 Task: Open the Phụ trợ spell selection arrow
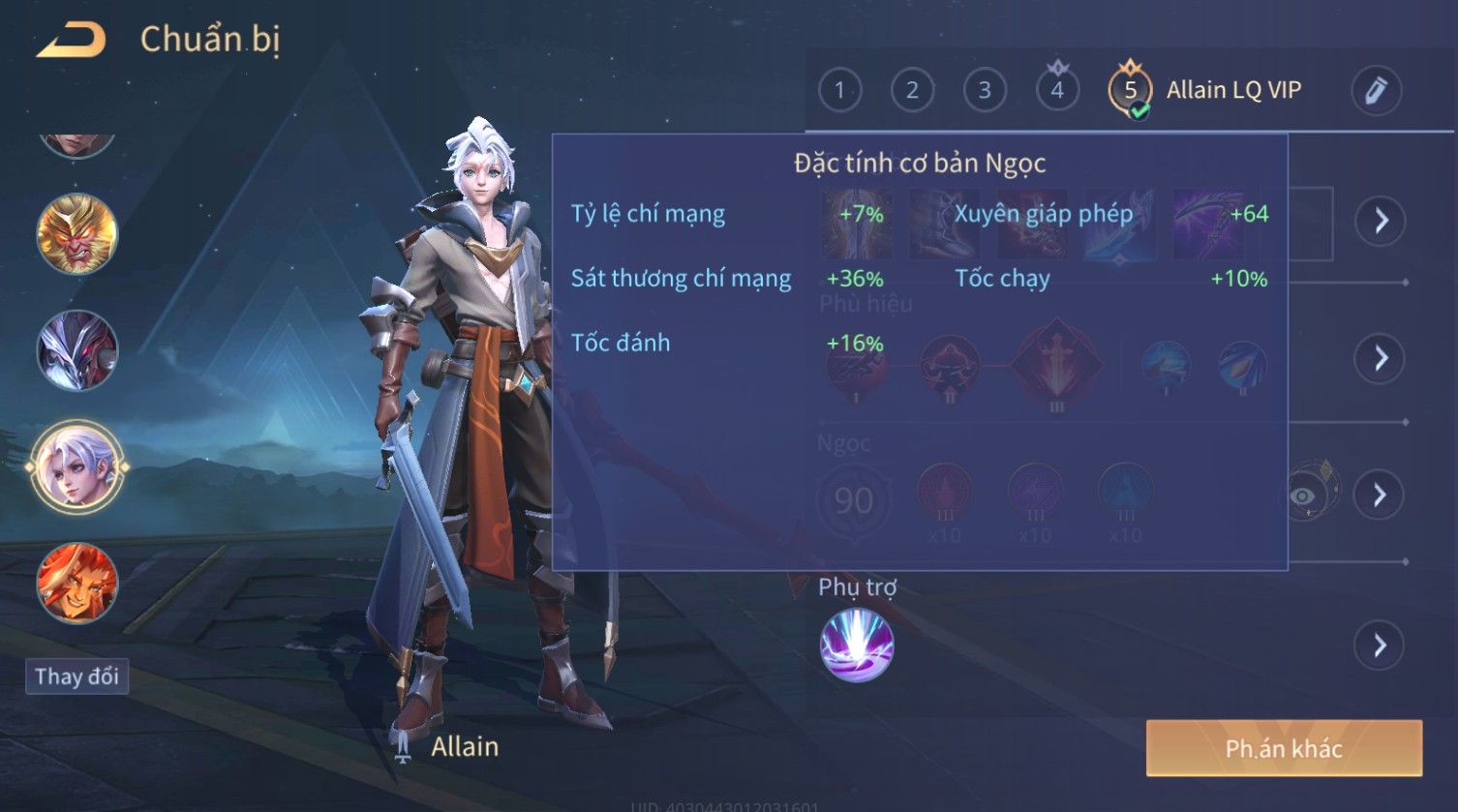pos(1381,645)
